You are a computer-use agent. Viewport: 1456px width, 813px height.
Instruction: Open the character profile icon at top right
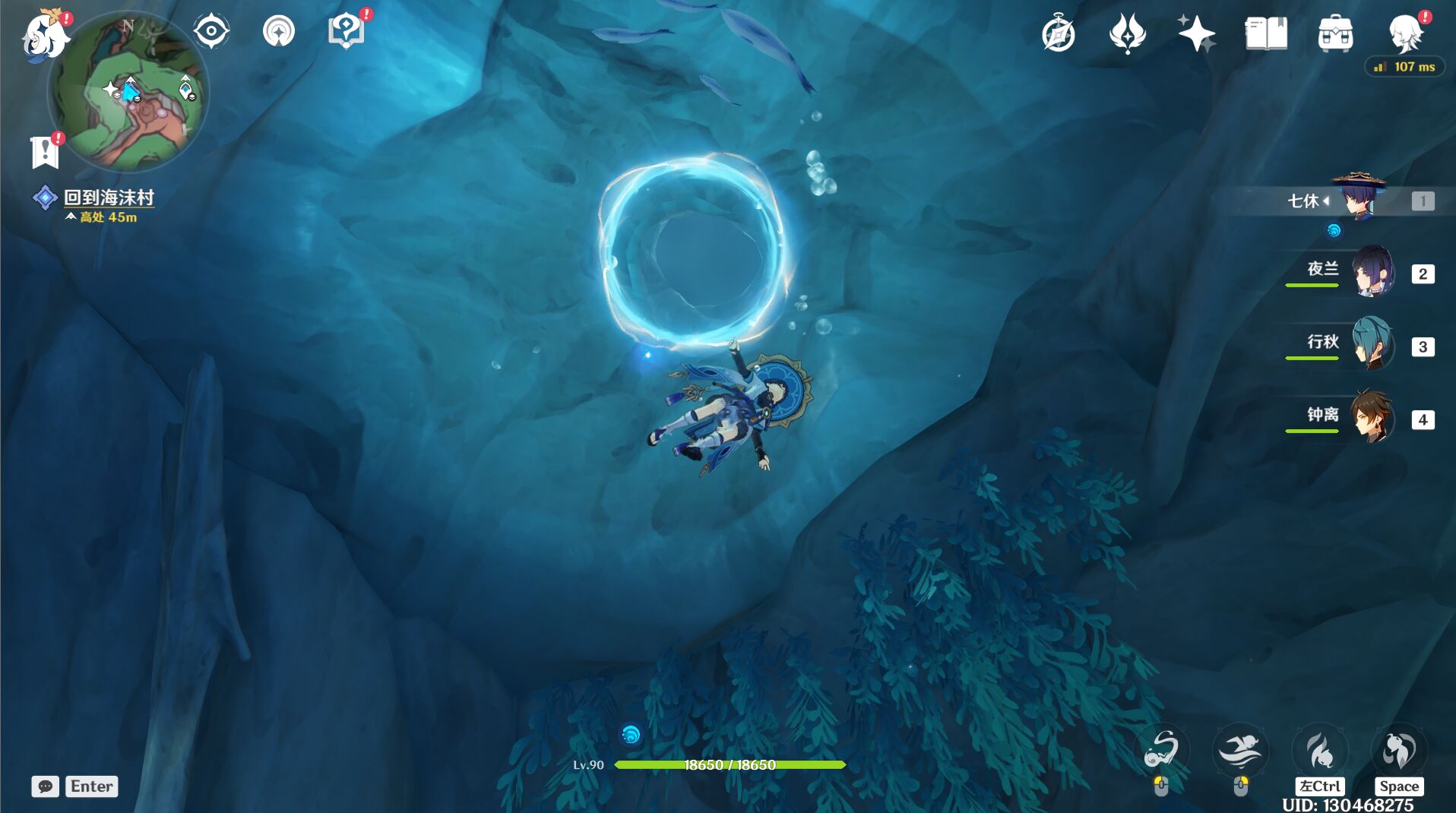(x=1405, y=34)
